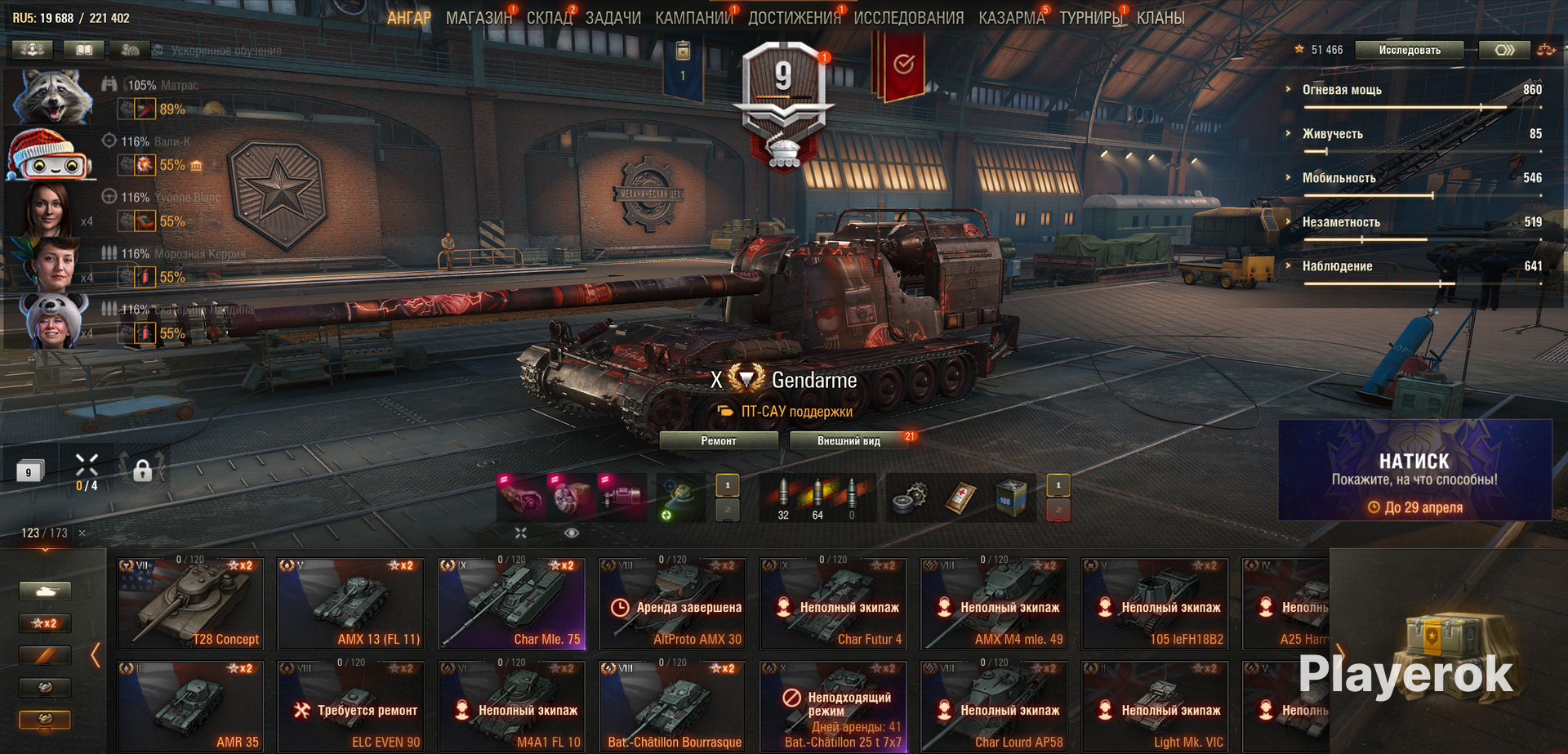Visit the КАЗАРМА screen
The width and height of the screenshot is (1568, 754).
(1011, 18)
